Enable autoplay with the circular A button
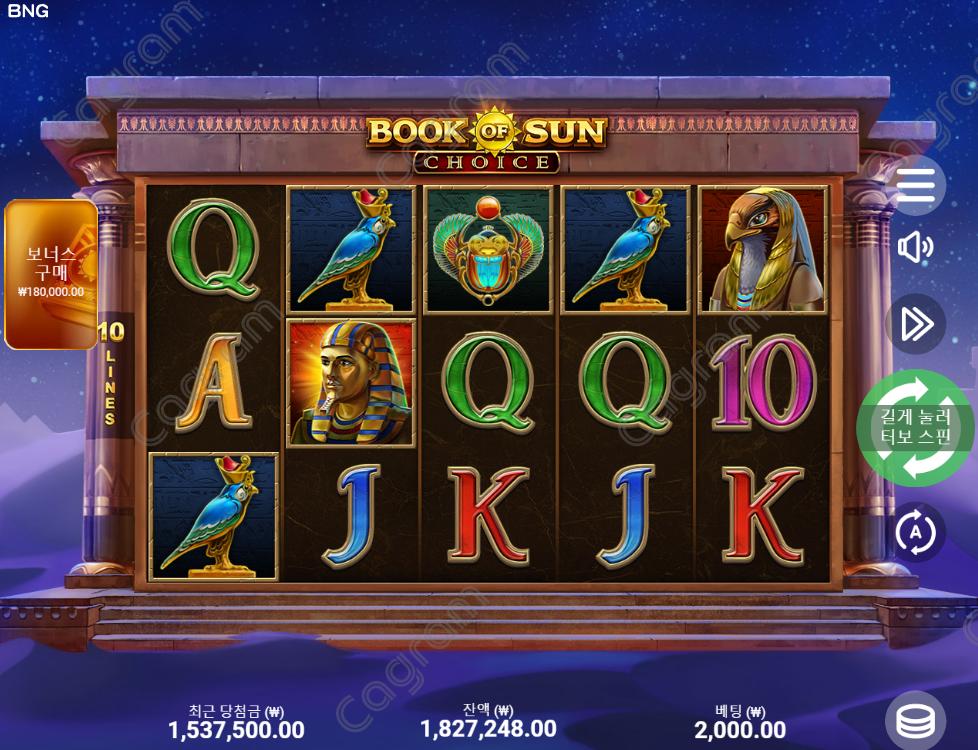The height and width of the screenshot is (750, 978). 915,532
